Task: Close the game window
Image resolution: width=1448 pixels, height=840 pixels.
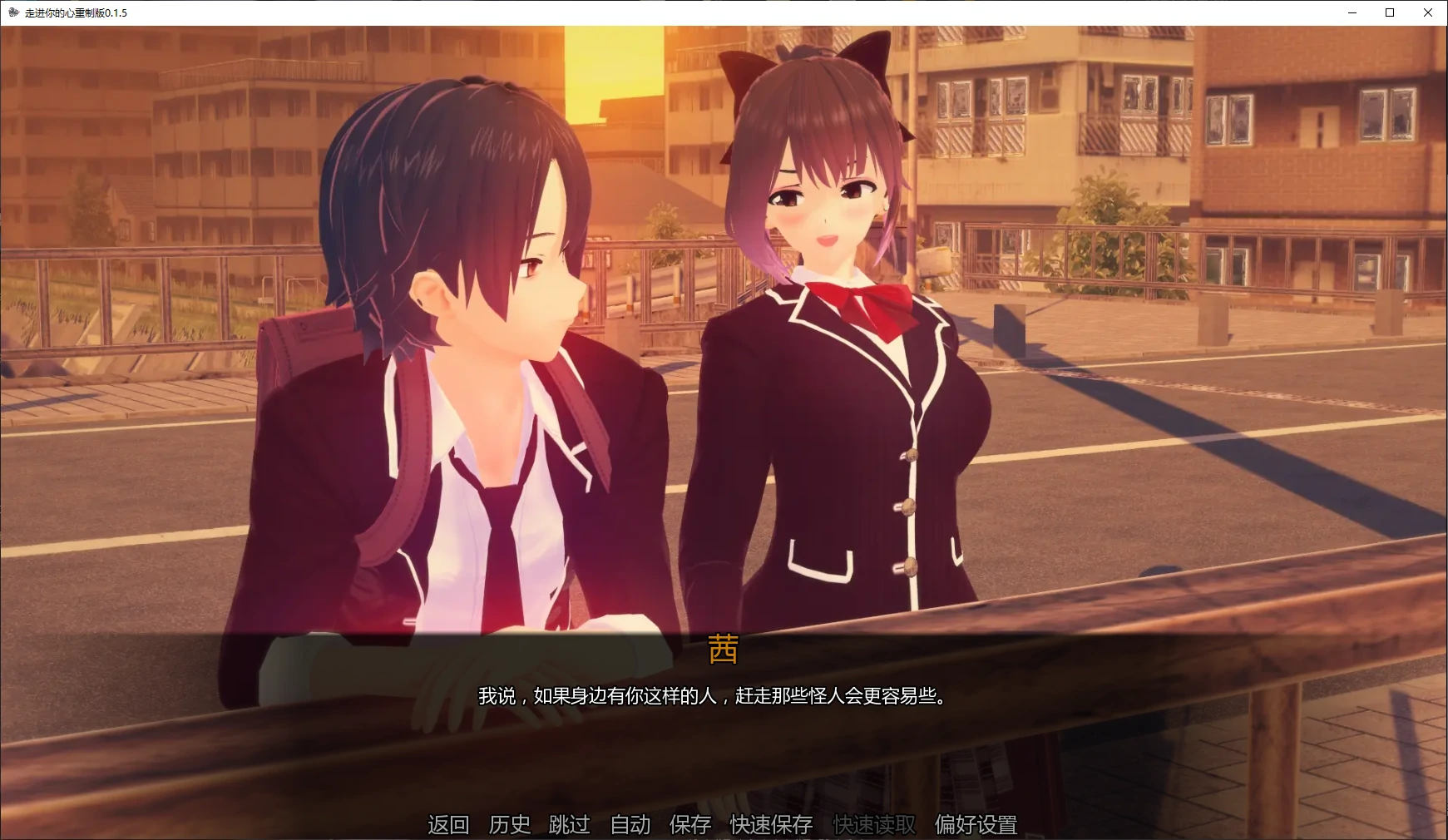Action: (1428, 12)
